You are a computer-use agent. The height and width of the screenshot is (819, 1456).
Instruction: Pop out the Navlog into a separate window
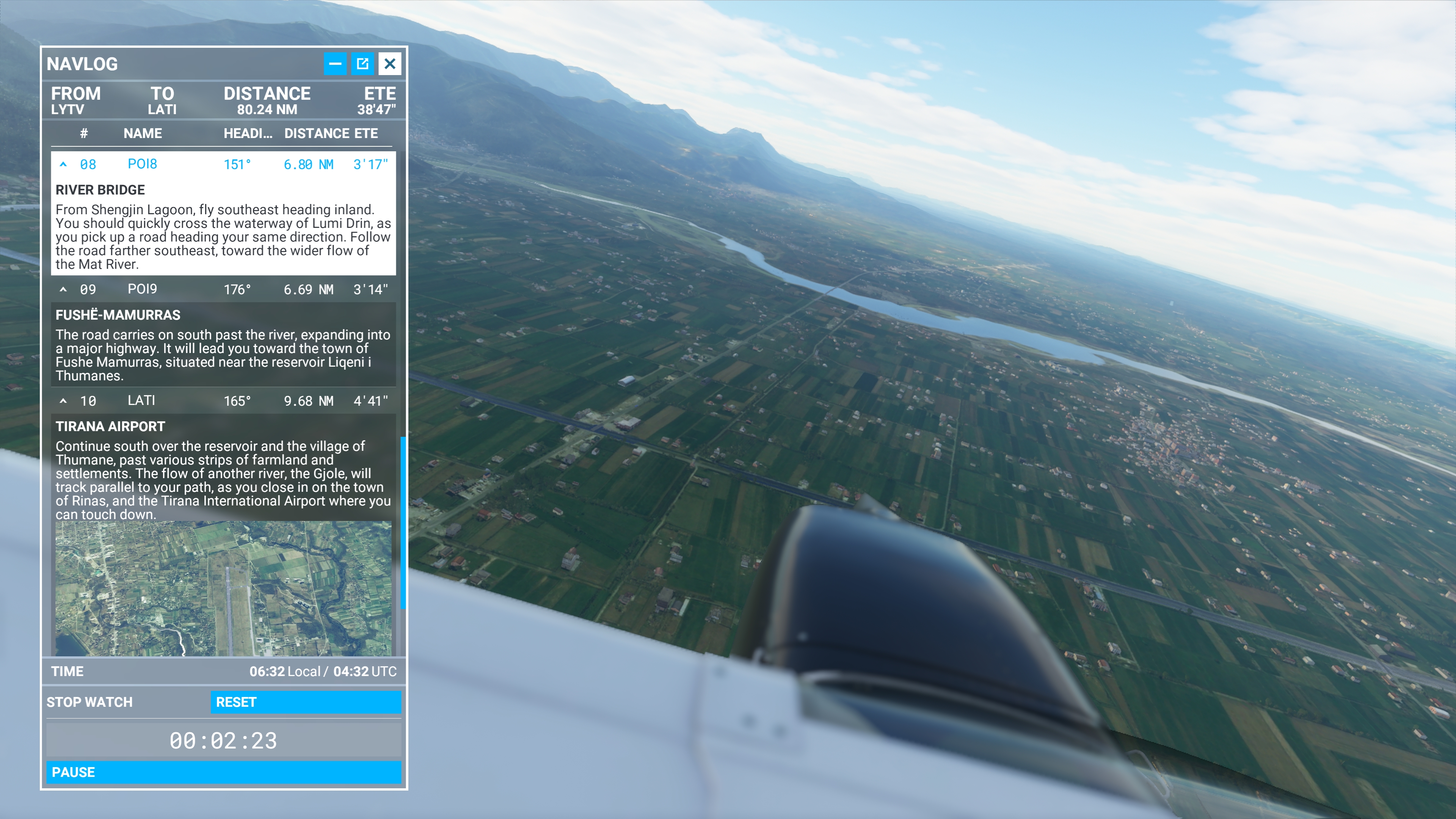pyautogui.click(x=364, y=64)
